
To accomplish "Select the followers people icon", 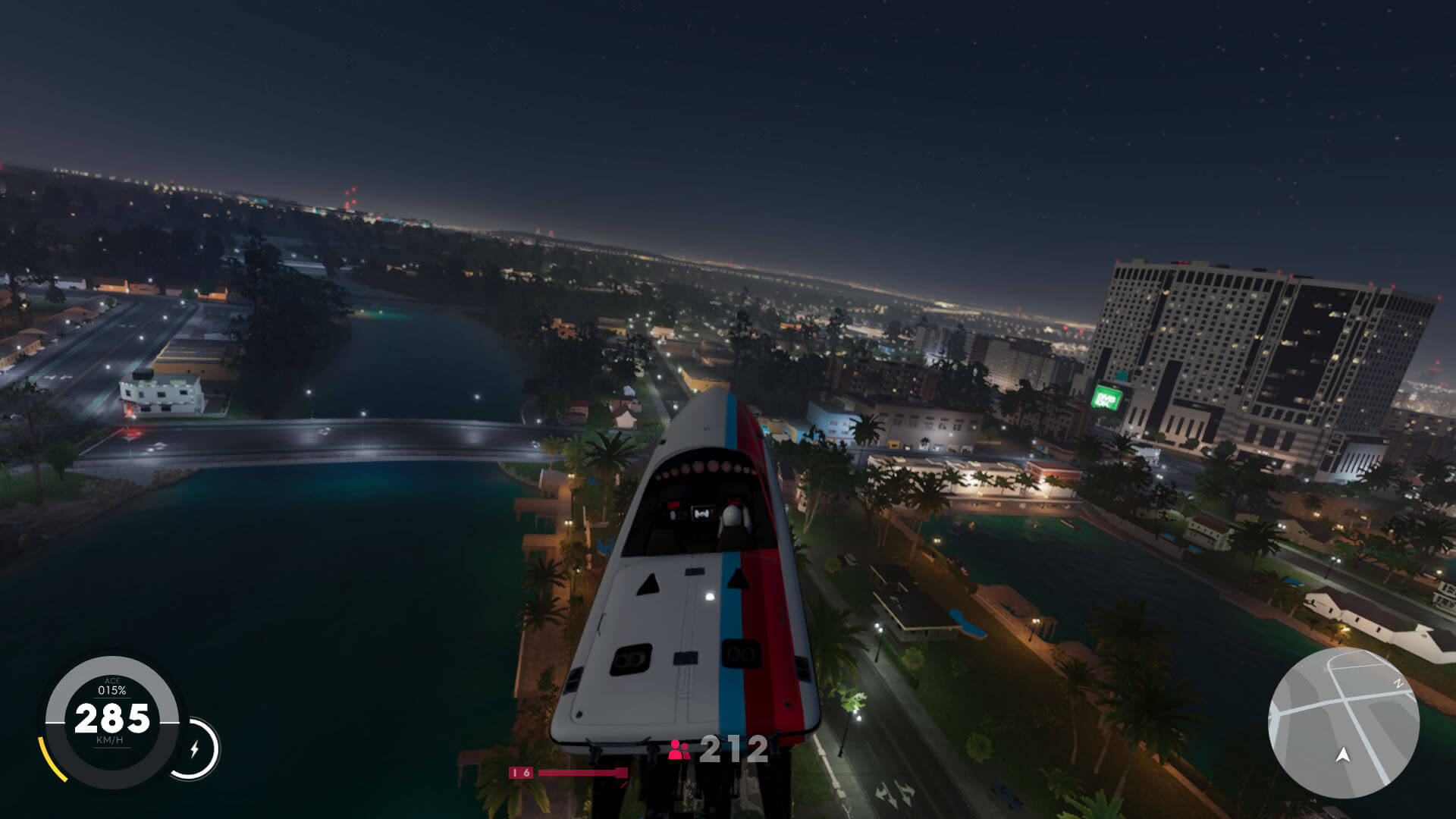I will (x=679, y=750).
